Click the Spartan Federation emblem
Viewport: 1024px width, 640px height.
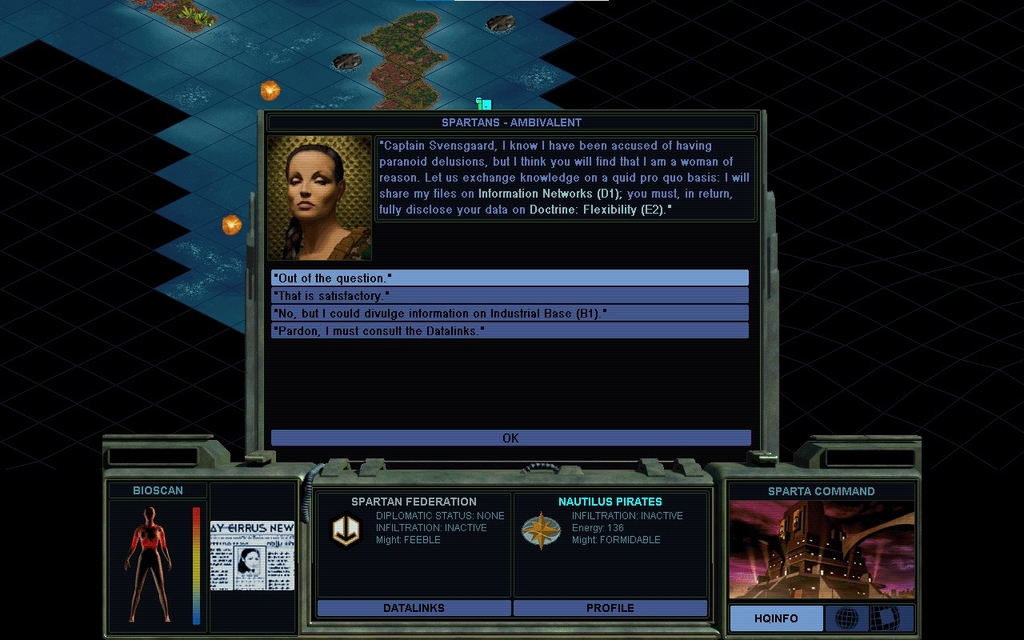click(x=346, y=531)
